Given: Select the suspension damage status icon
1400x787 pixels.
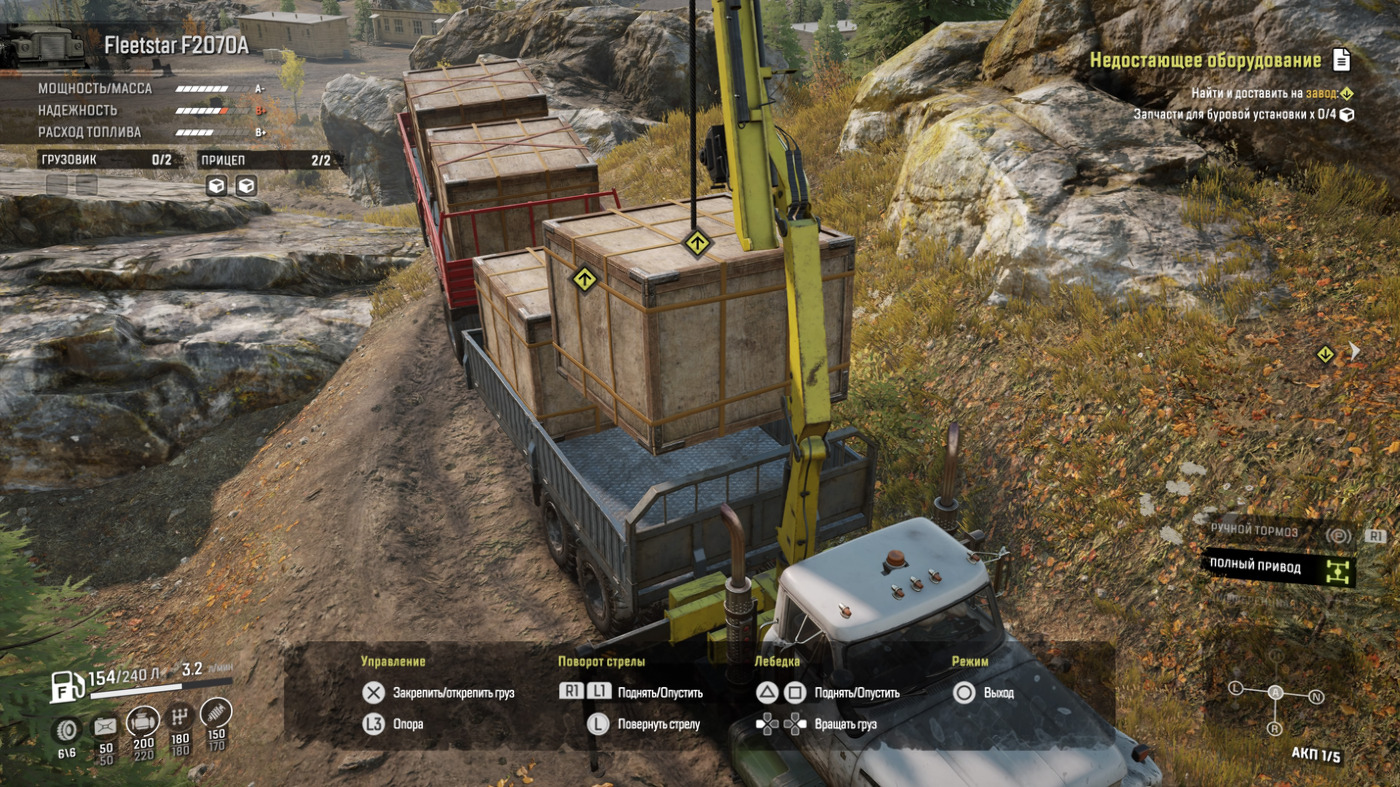Looking at the screenshot, I should click(x=215, y=713).
